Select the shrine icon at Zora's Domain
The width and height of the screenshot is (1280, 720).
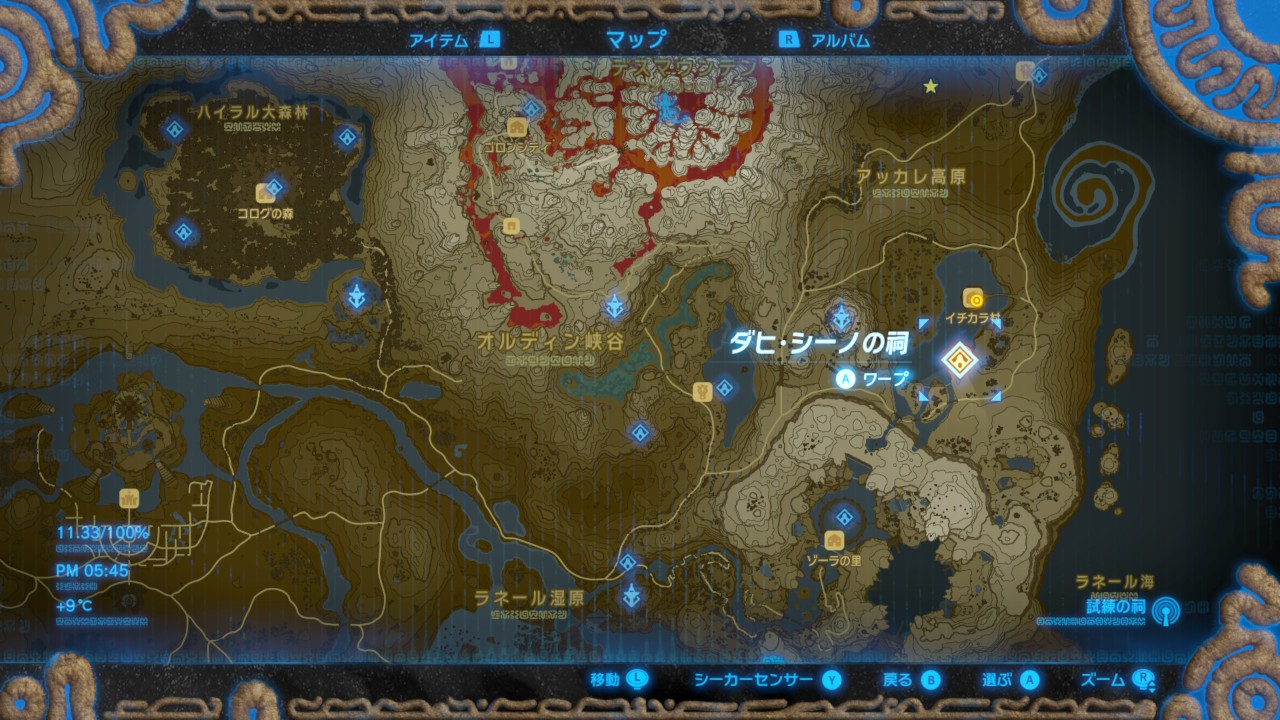(x=846, y=518)
